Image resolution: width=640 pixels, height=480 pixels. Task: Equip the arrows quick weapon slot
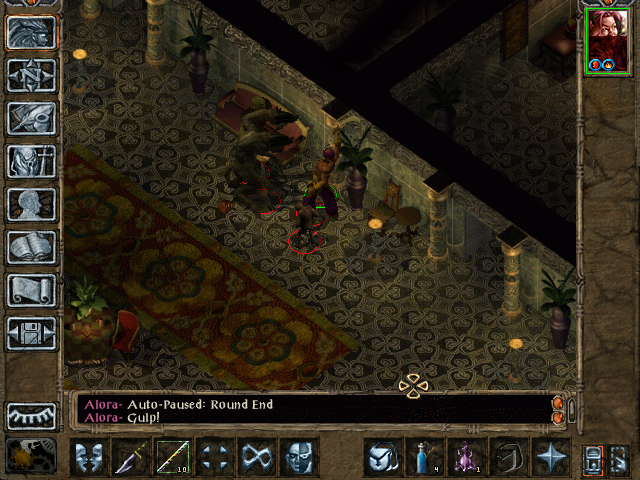coord(174,458)
